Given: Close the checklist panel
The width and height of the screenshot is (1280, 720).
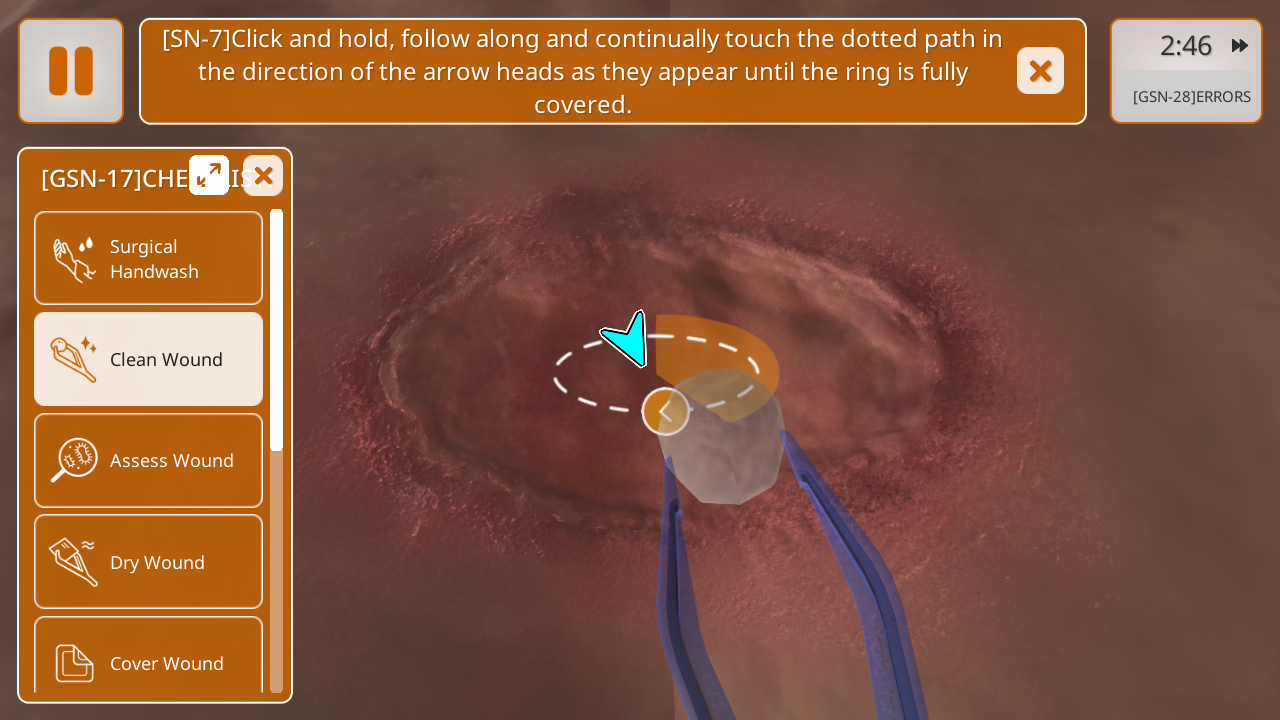Looking at the screenshot, I should [263, 176].
